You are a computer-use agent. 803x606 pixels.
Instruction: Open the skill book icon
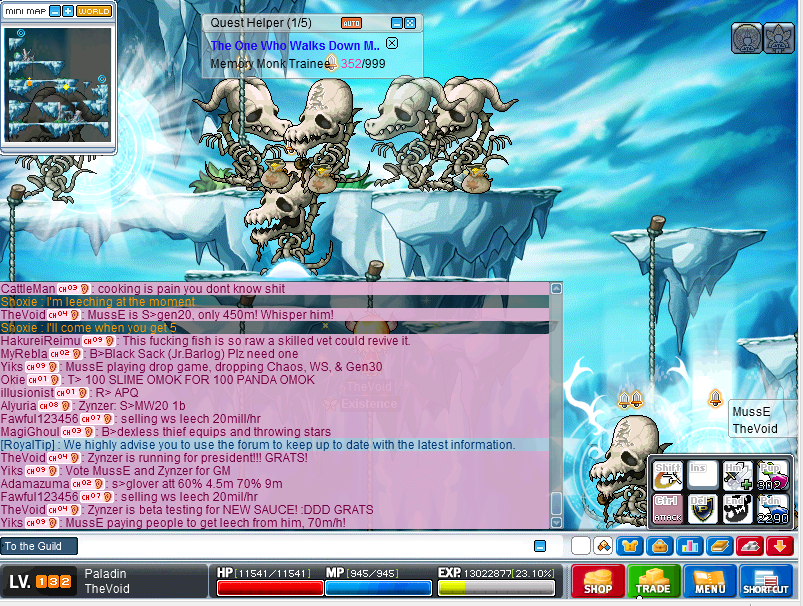point(718,546)
